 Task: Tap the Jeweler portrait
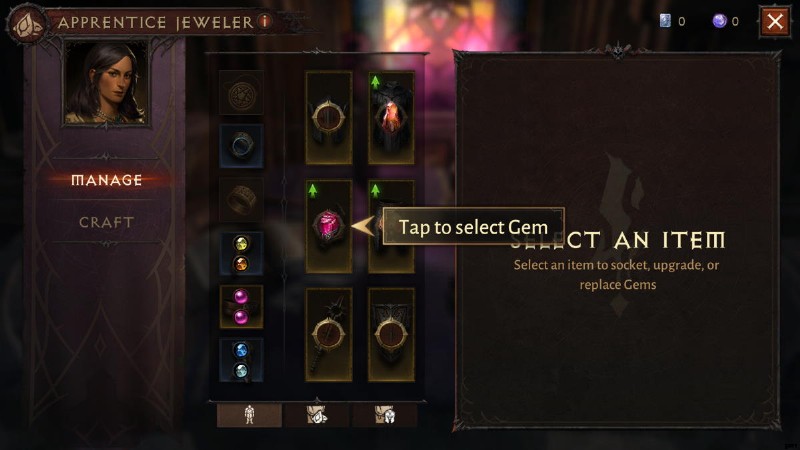coord(105,83)
